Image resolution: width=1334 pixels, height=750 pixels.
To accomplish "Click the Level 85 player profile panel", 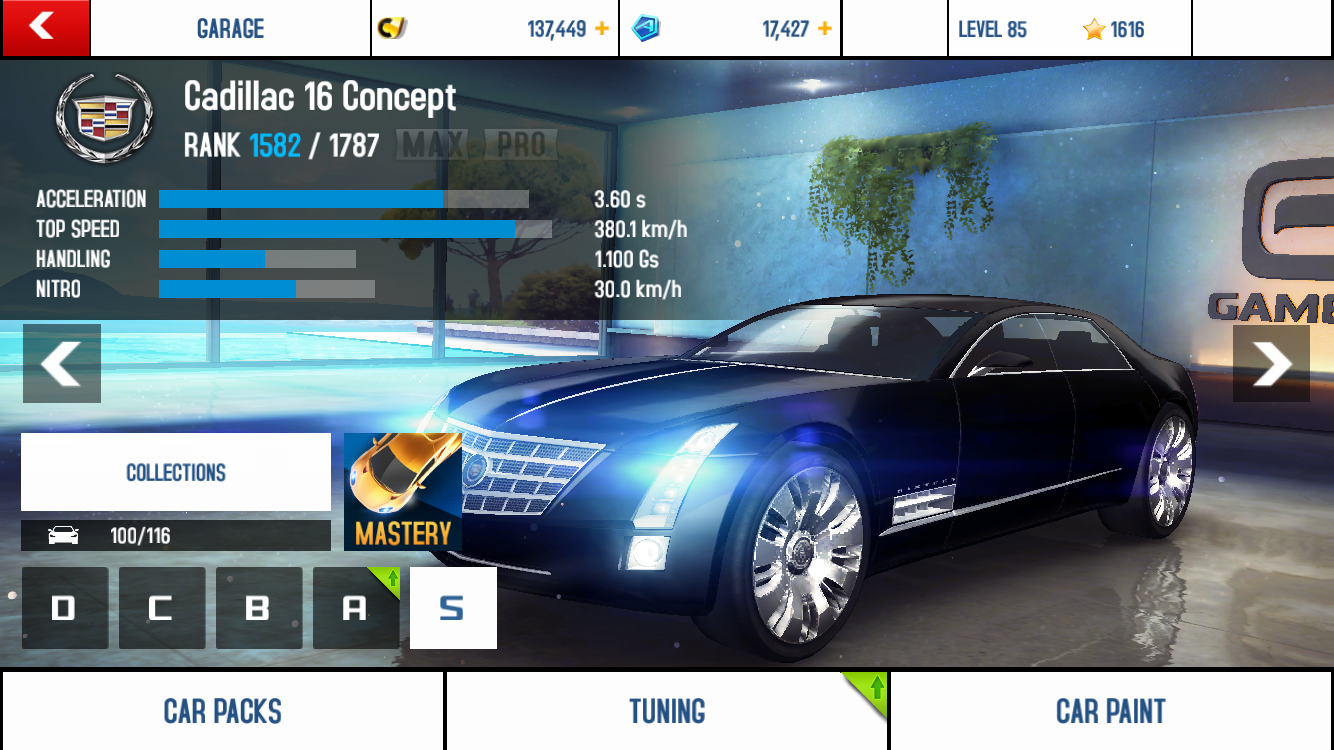I will [x=1068, y=29].
